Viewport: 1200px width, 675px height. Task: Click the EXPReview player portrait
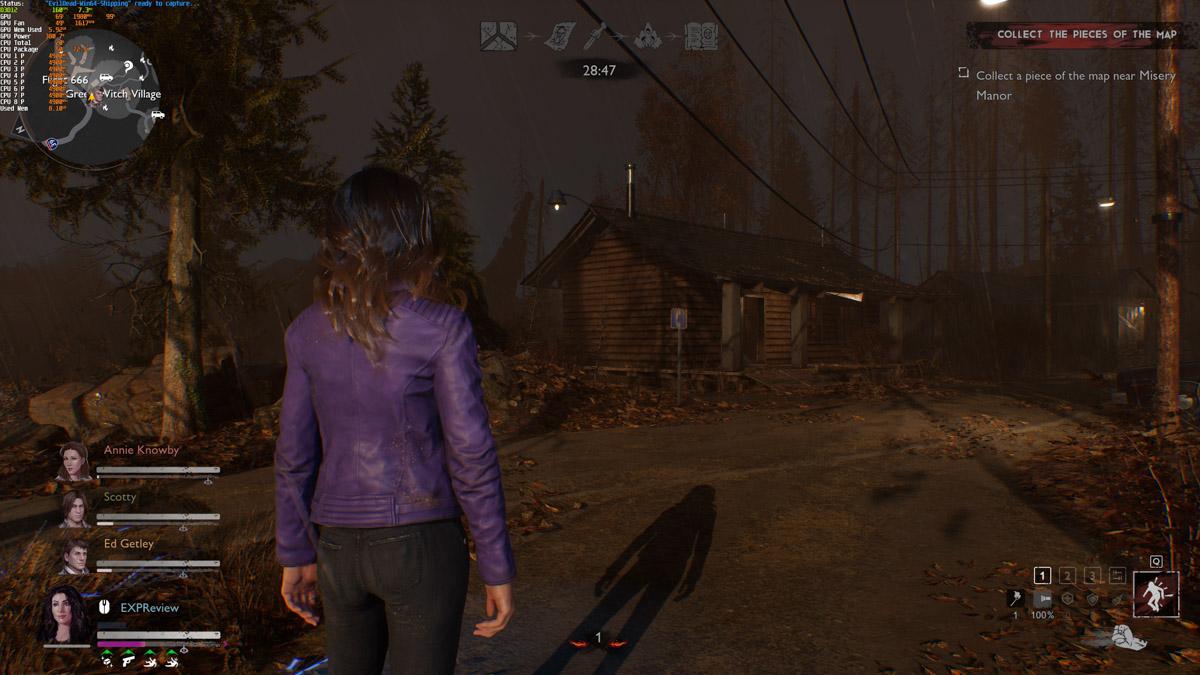pos(65,616)
